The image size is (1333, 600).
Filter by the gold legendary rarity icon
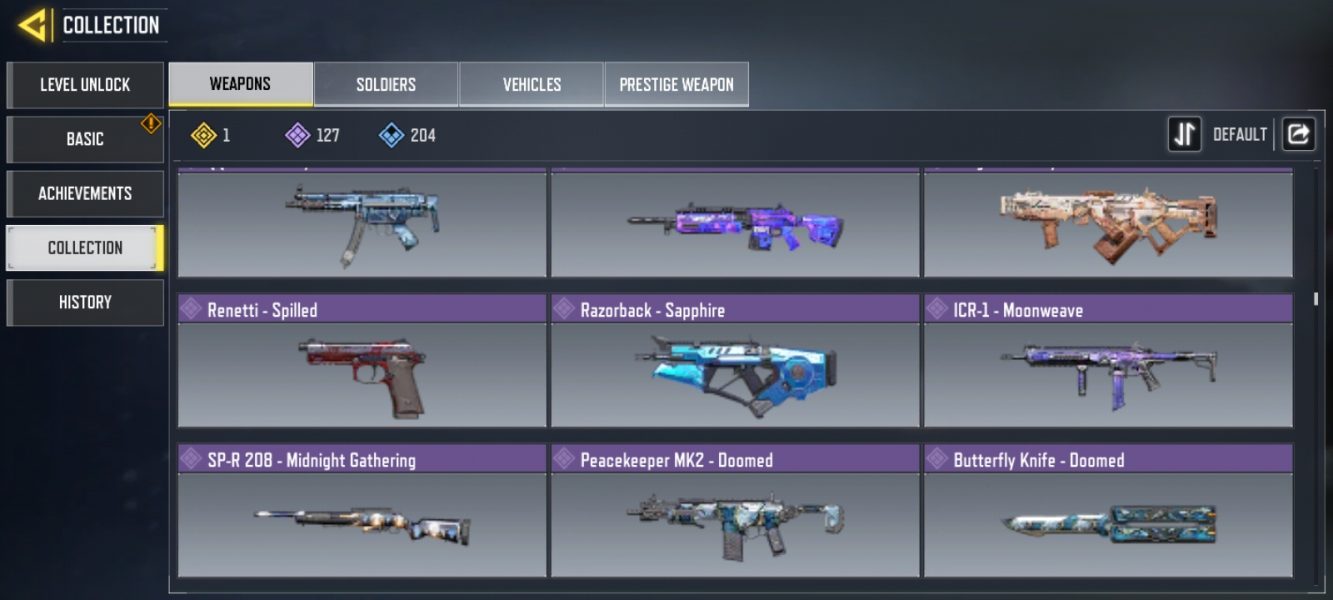[x=204, y=135]
